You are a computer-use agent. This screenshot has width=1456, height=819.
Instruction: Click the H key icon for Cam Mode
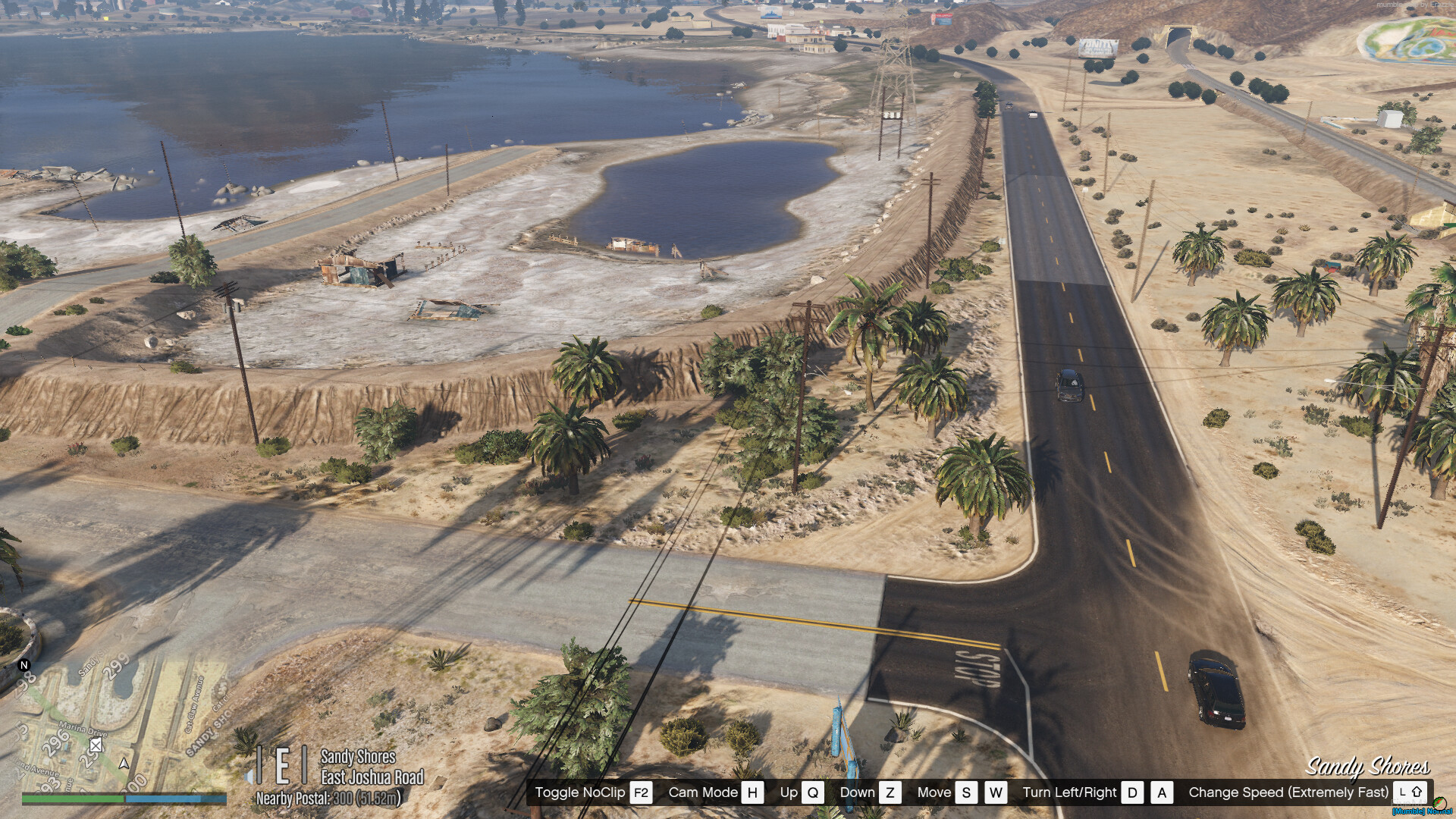click(x=752, y=792)
